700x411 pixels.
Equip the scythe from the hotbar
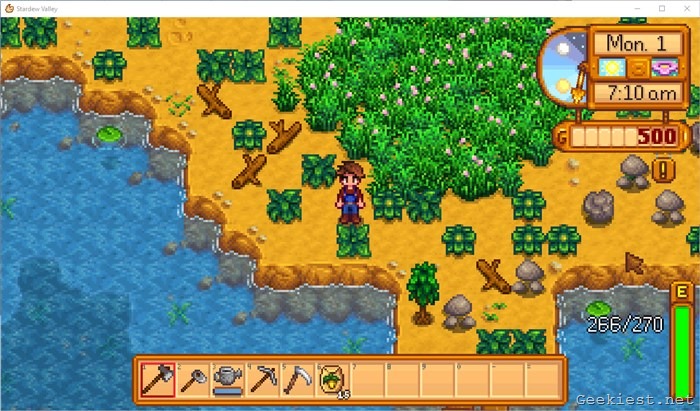[297, 378]
